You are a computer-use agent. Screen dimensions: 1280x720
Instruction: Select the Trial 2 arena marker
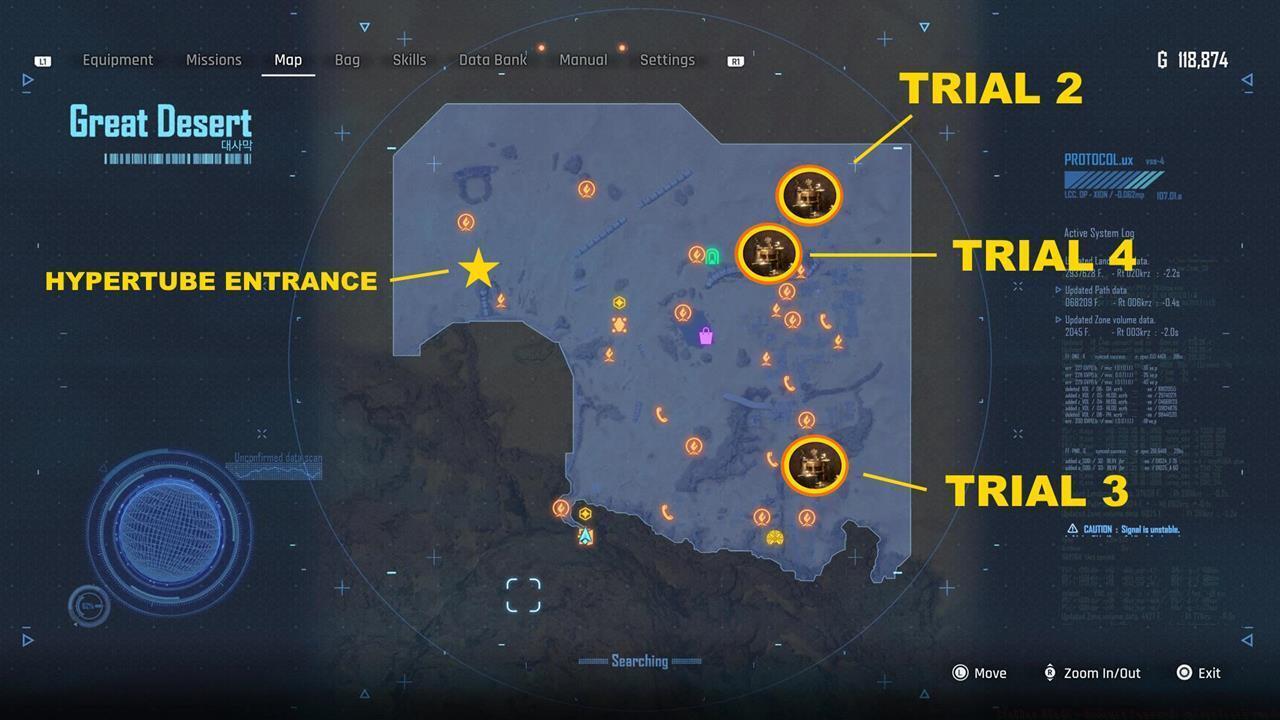click(x=808, y=196)
